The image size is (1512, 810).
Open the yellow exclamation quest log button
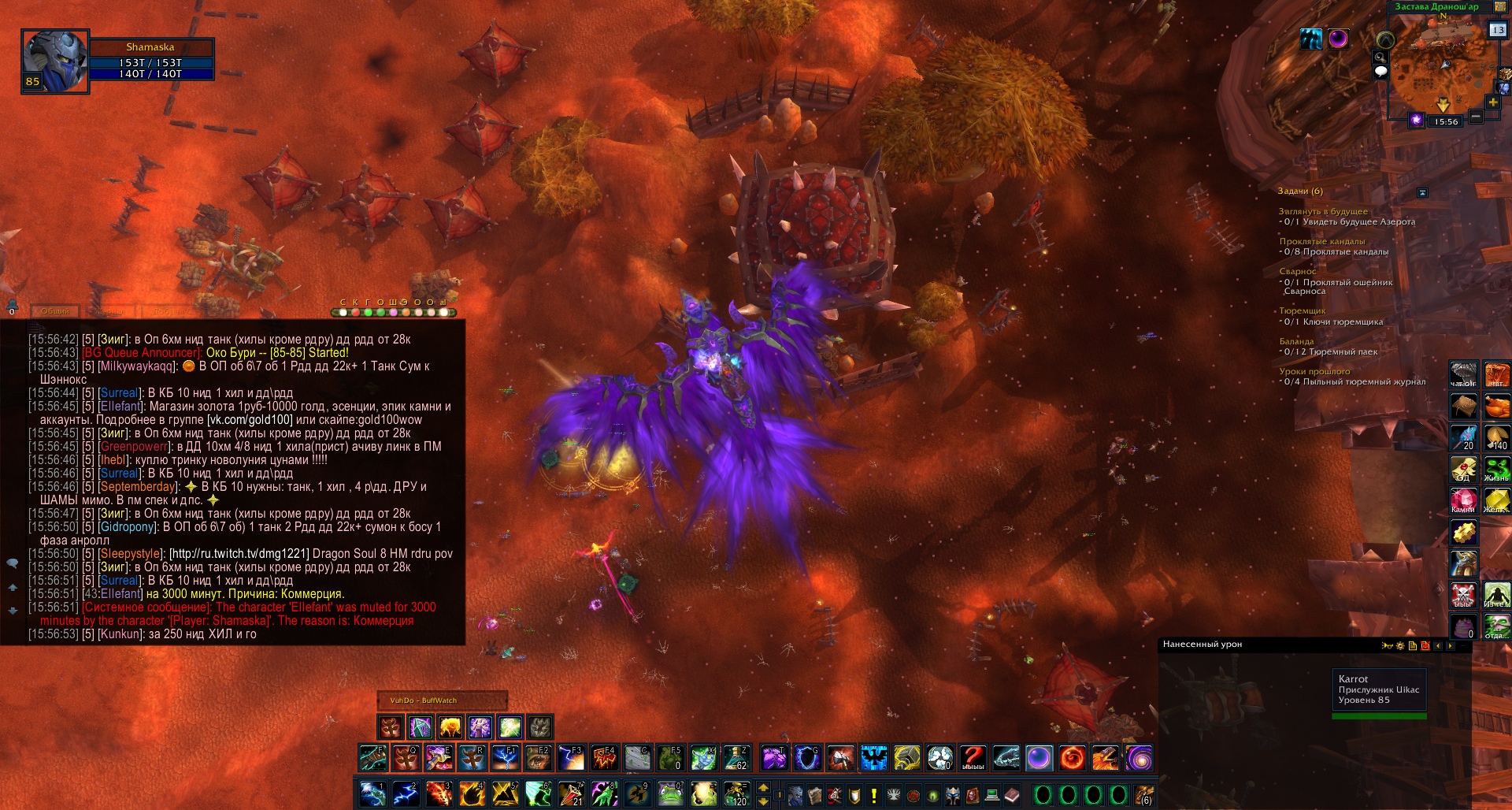873,796
